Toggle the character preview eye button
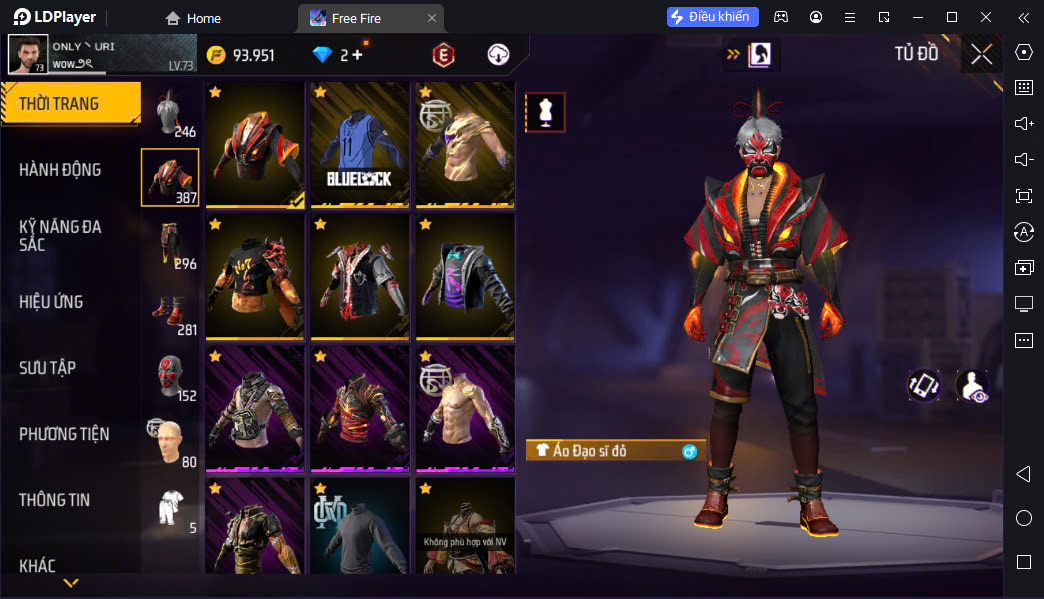 (972, 386)
